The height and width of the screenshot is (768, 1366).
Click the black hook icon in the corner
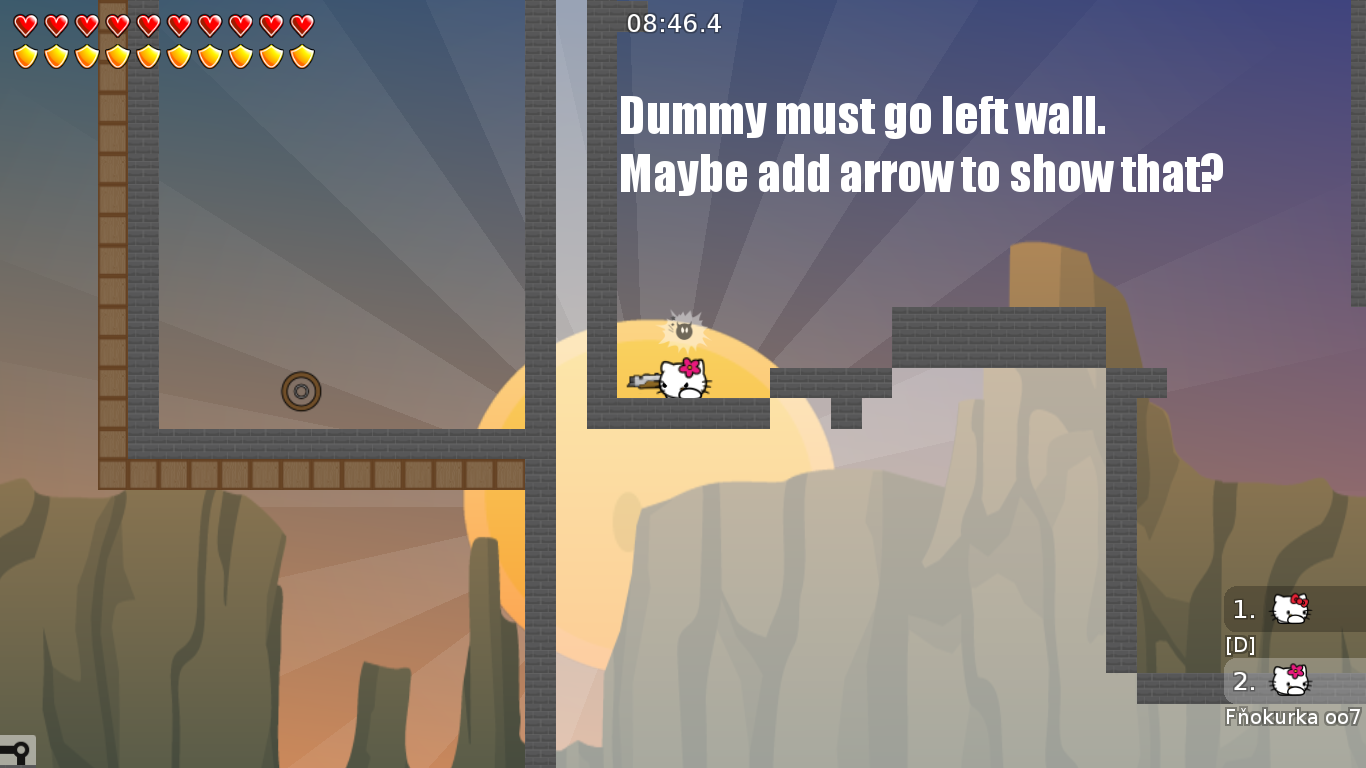click(x=17, y=750)
